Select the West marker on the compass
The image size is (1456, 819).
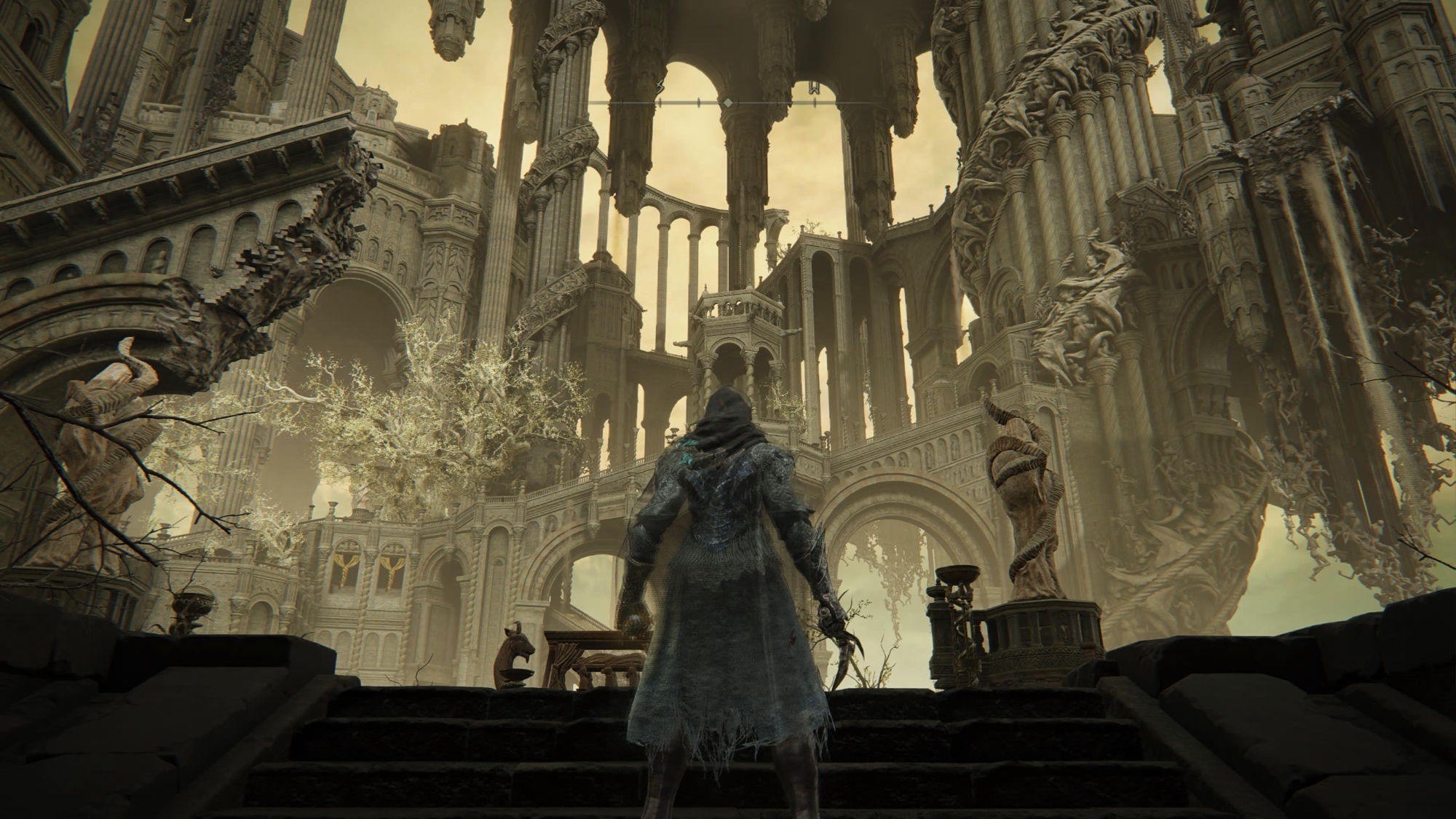click(x=814, y=89)
